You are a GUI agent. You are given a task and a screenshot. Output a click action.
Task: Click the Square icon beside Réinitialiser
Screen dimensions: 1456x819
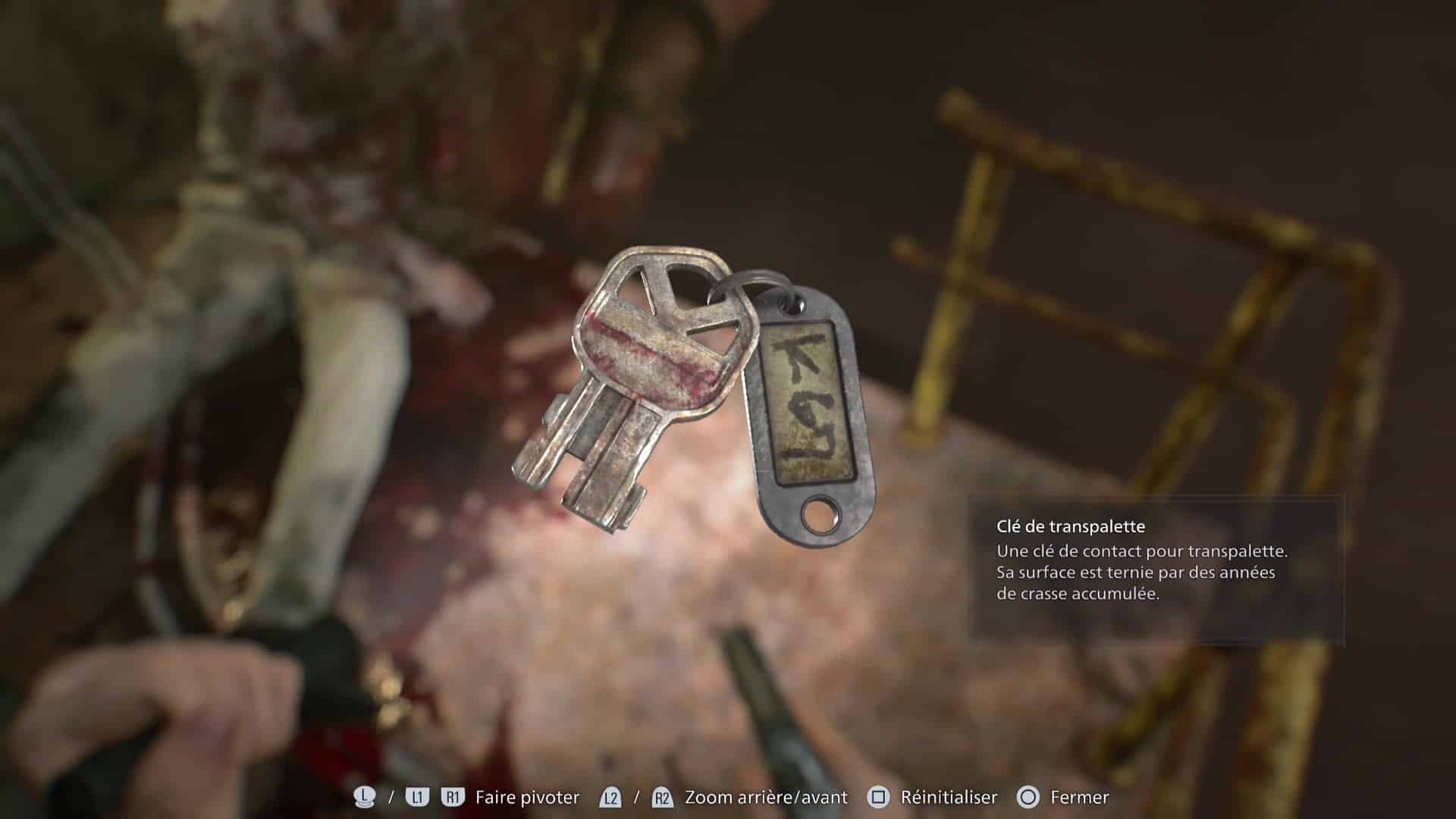pos(878,797)
